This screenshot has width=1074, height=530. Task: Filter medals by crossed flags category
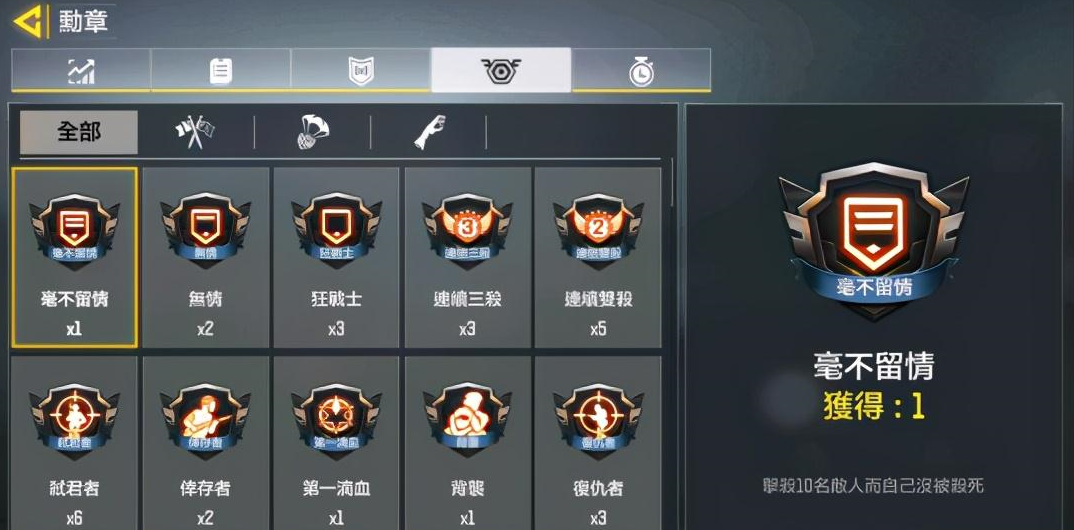pos(196,132)
